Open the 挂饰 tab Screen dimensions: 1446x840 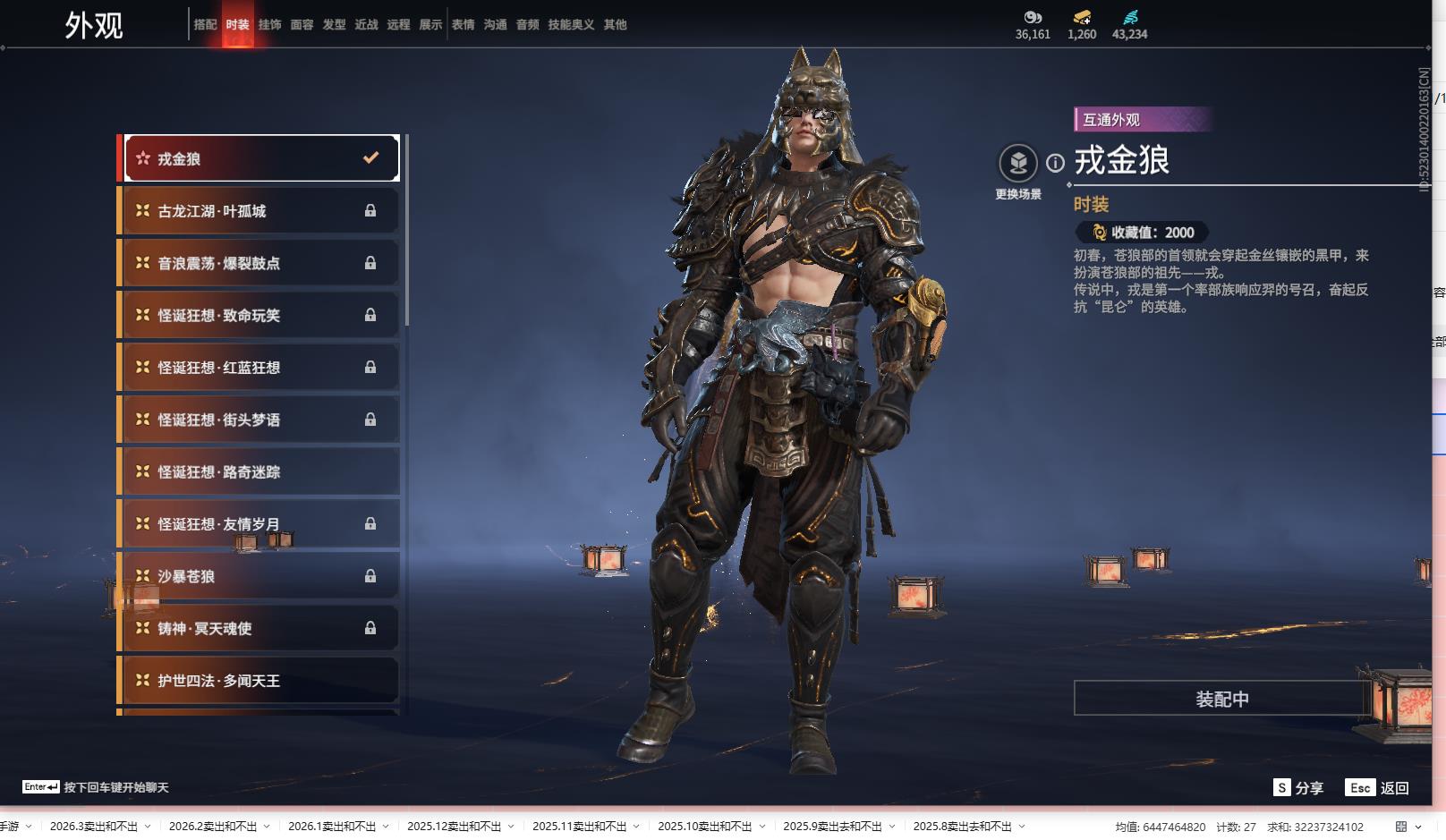(x=269, y=25)
